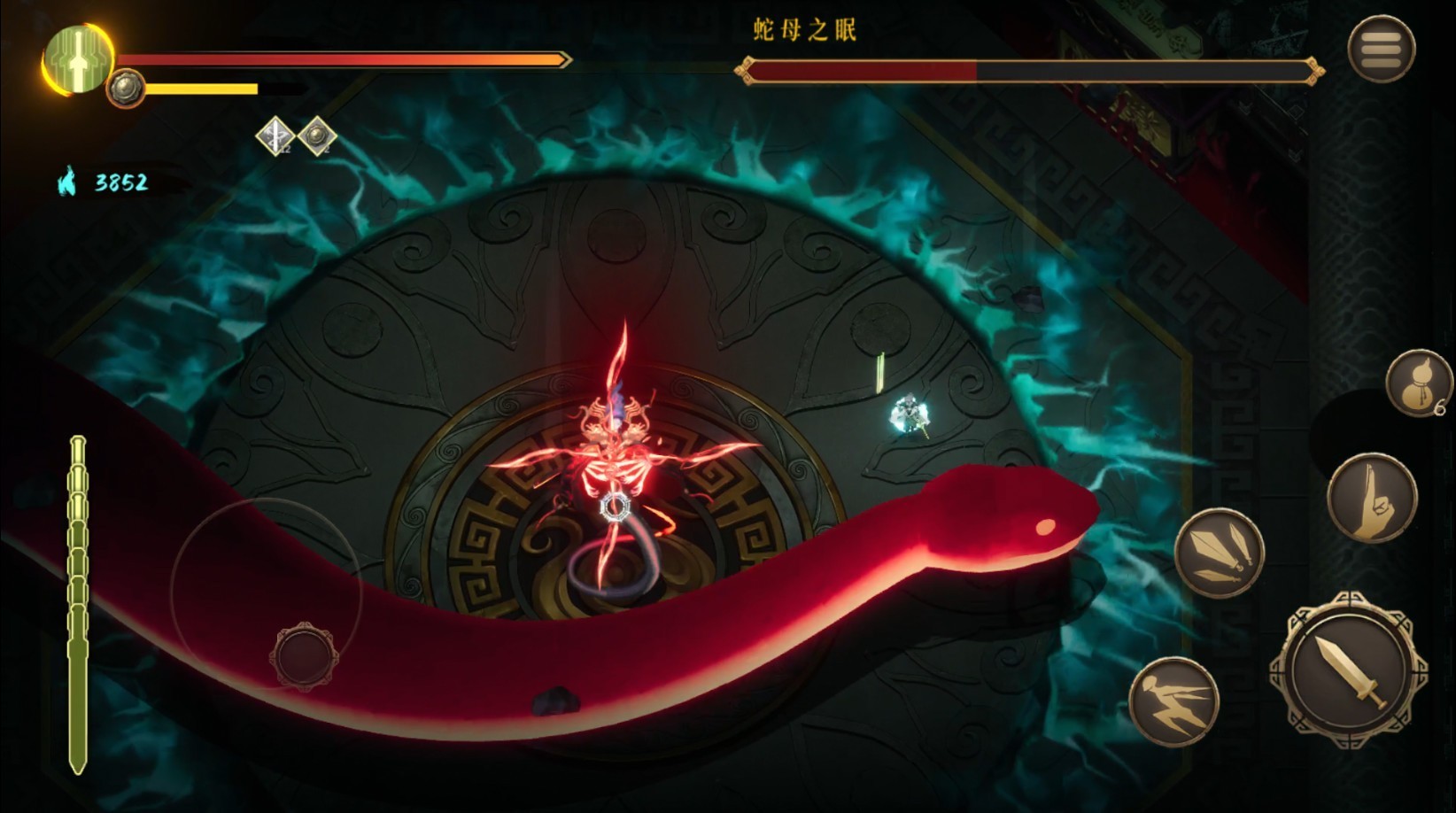Tap the round shield buff diamond icon

317,136
